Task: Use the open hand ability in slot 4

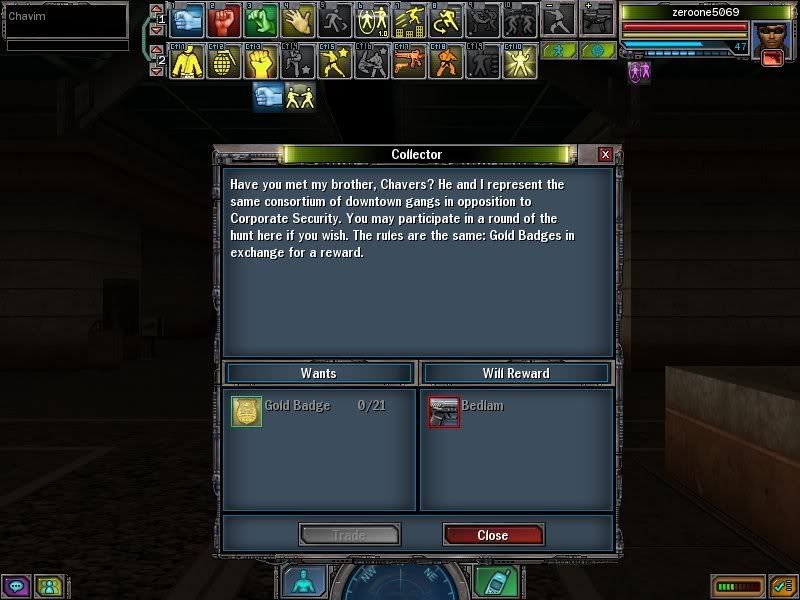Action: coord(297,20)
